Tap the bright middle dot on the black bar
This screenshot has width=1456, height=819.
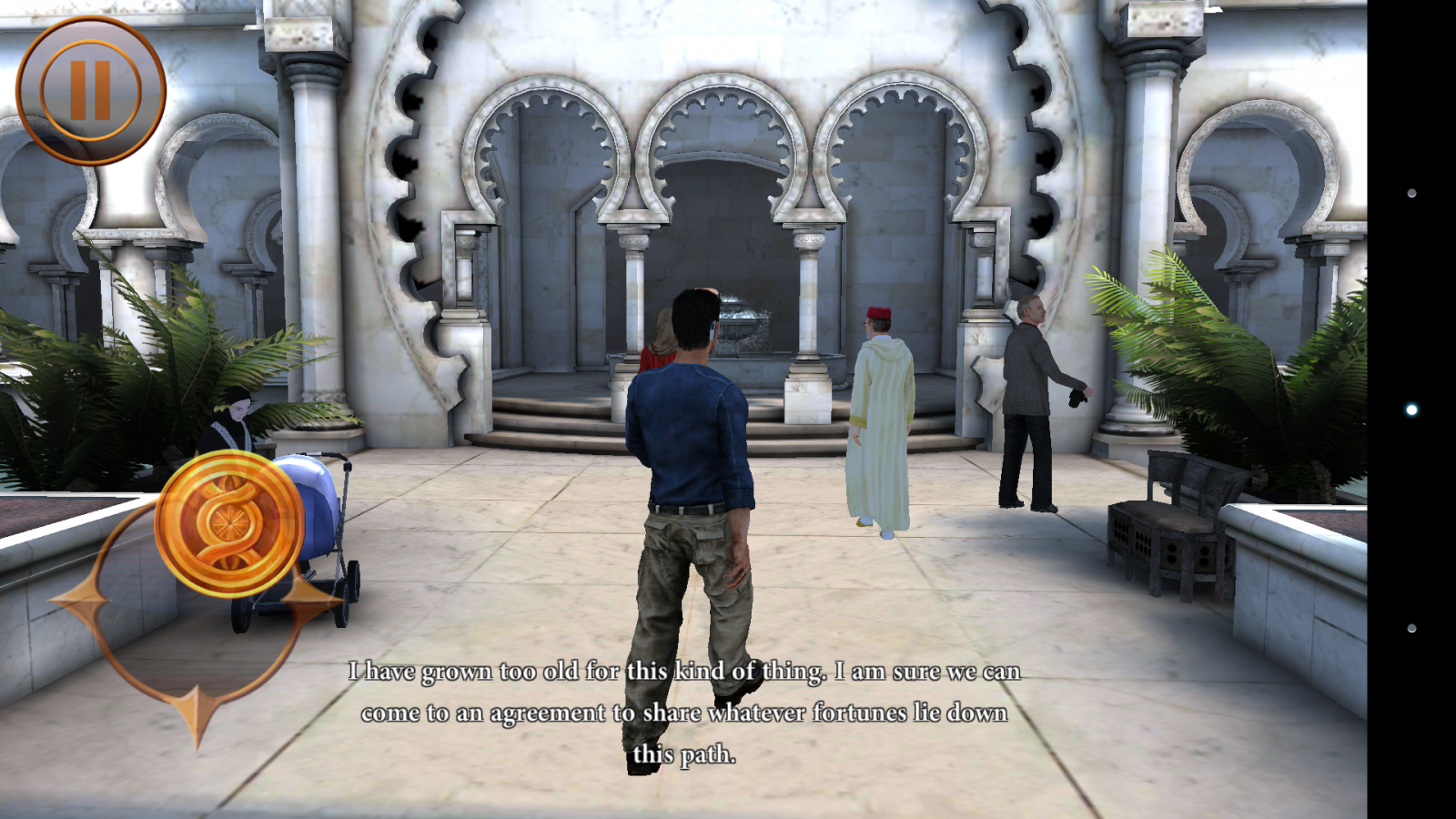[1411, 410]
